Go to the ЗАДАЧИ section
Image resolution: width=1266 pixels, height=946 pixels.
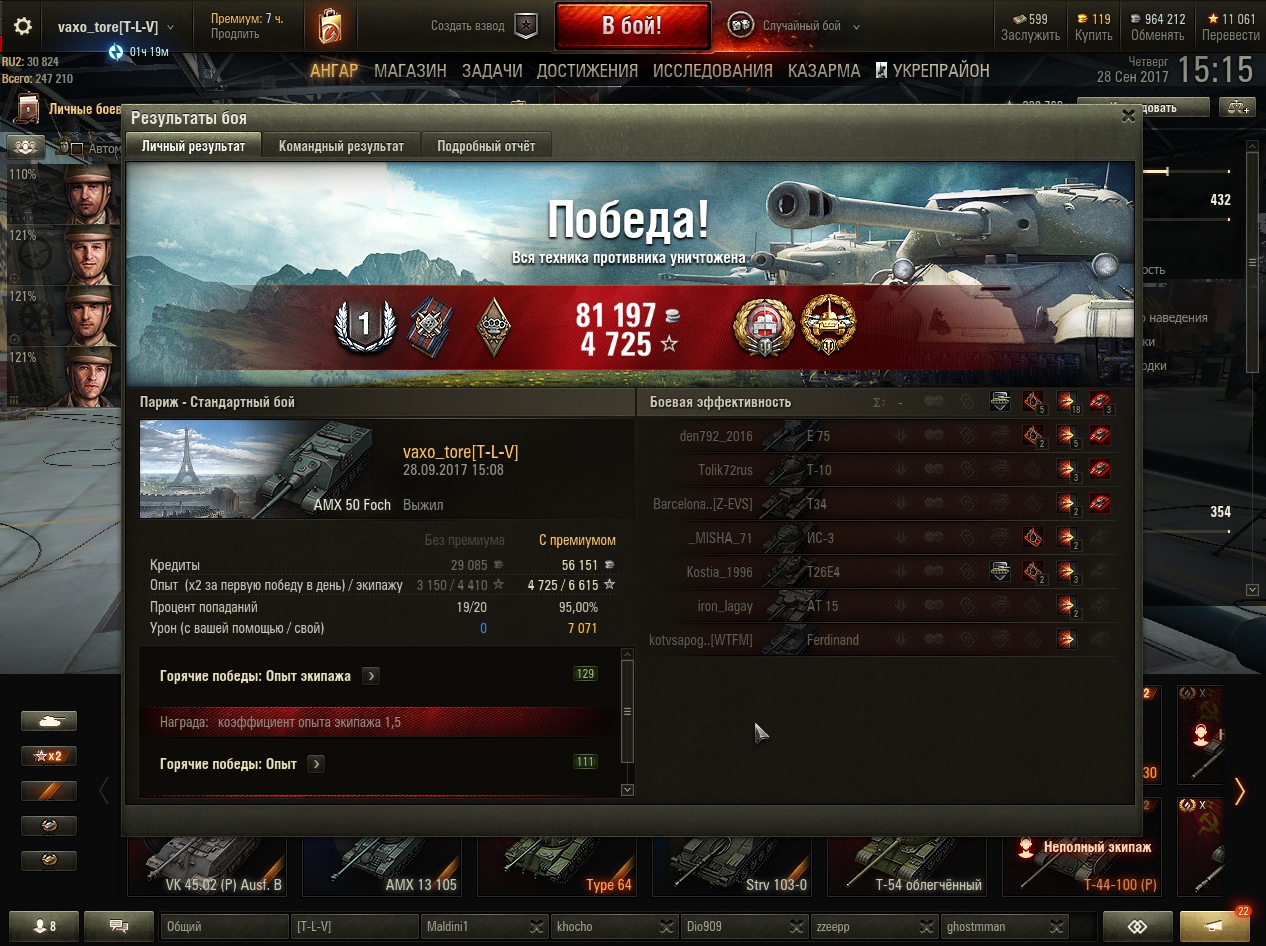pos(492,71)
